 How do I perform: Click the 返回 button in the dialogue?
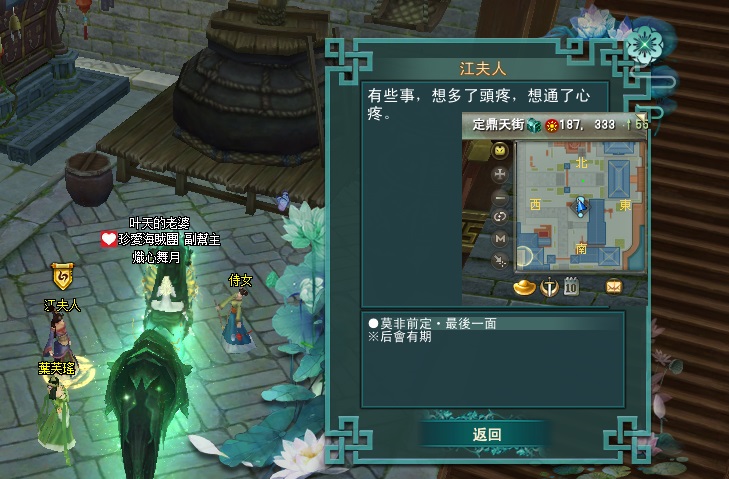[x=487, y=434]
